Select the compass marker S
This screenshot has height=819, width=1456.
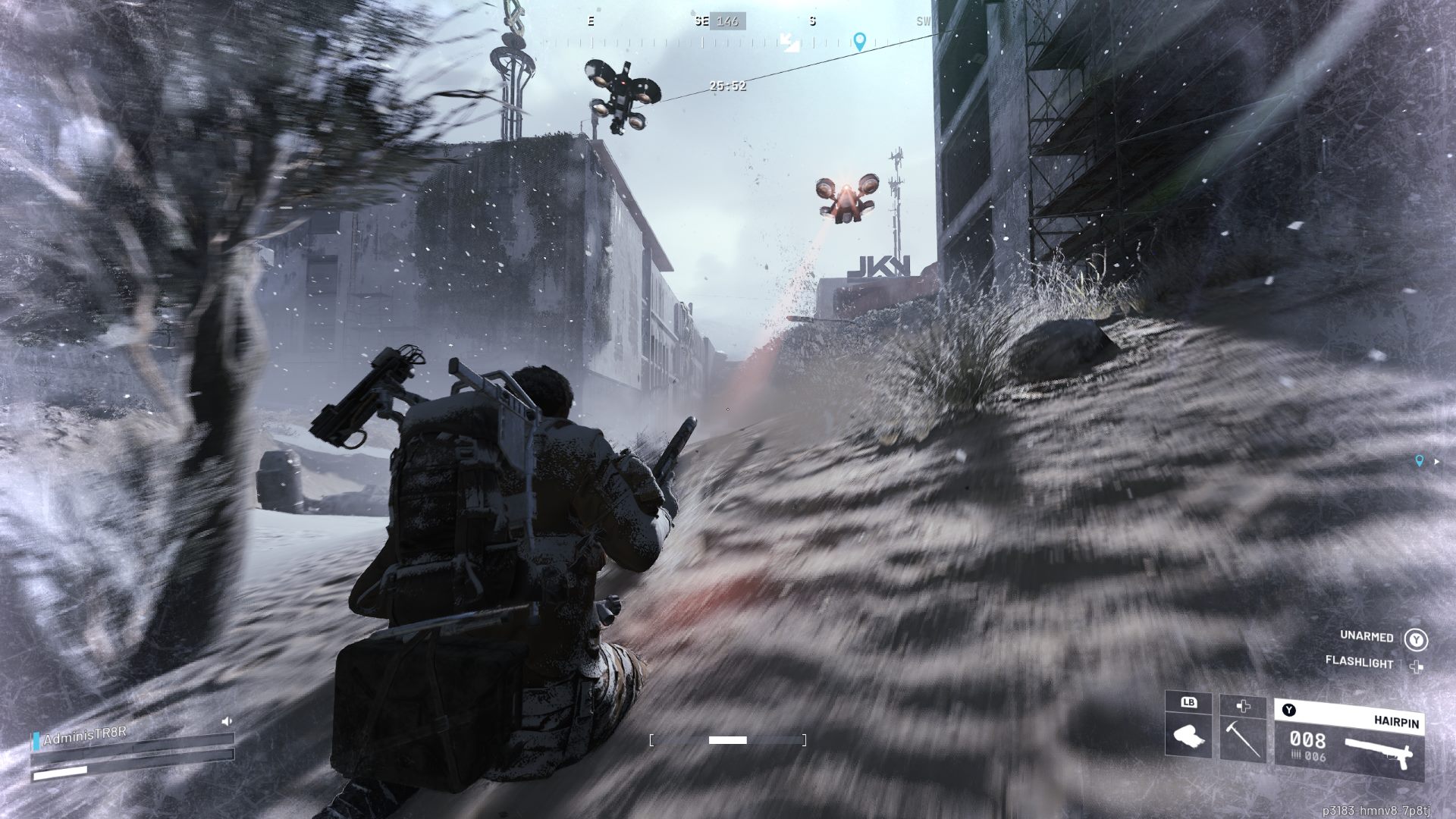tap(811, 22)
